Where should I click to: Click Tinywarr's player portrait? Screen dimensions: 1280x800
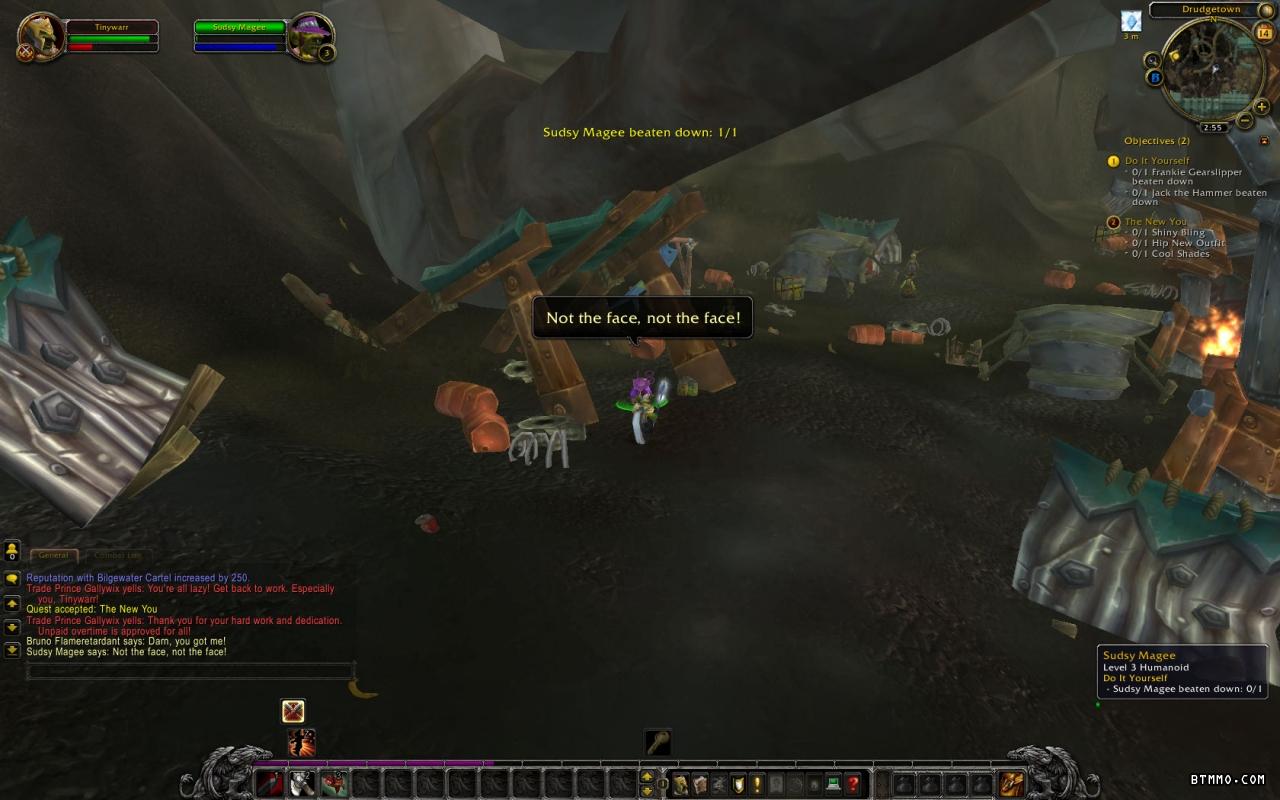click(41, 36)
